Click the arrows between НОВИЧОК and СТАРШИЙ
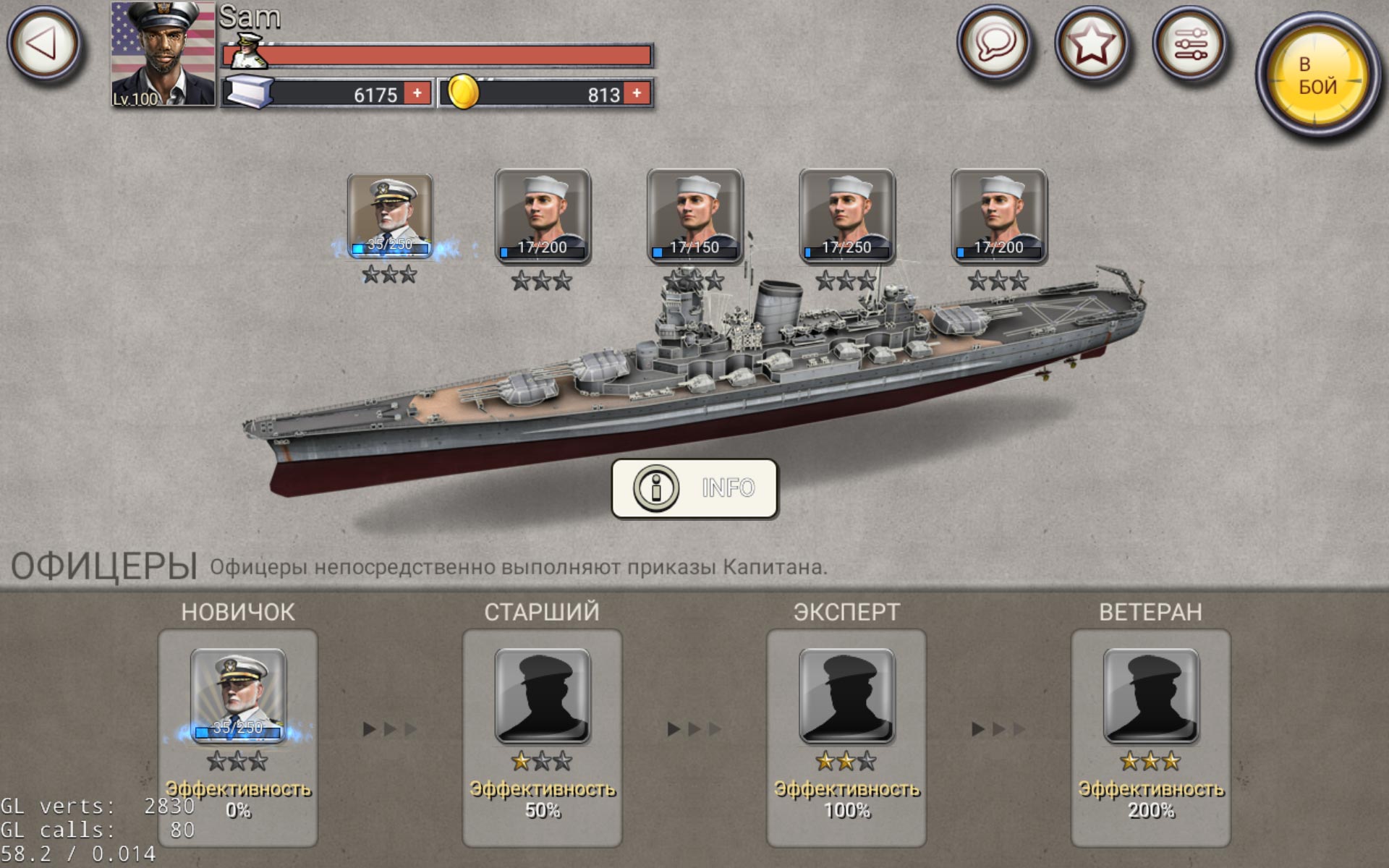Viewport: 1389px width, 868px height. pos(388,731)
